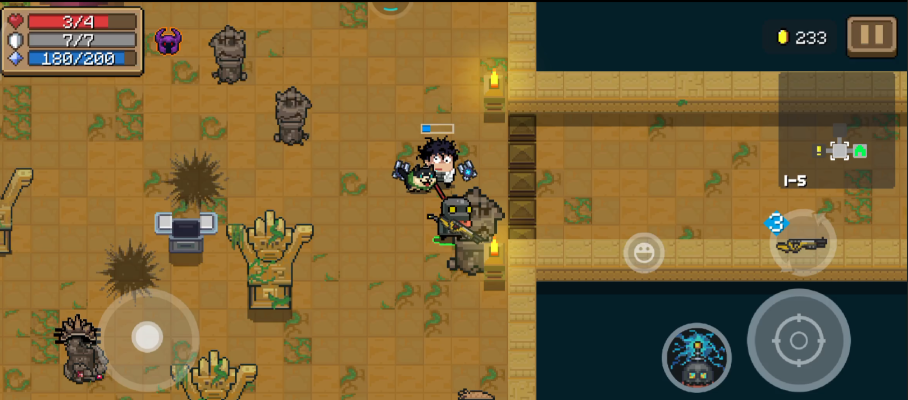Touch the virtual movement joystick
The width and height of the screenshot is (908, 400).
(148, 337)
